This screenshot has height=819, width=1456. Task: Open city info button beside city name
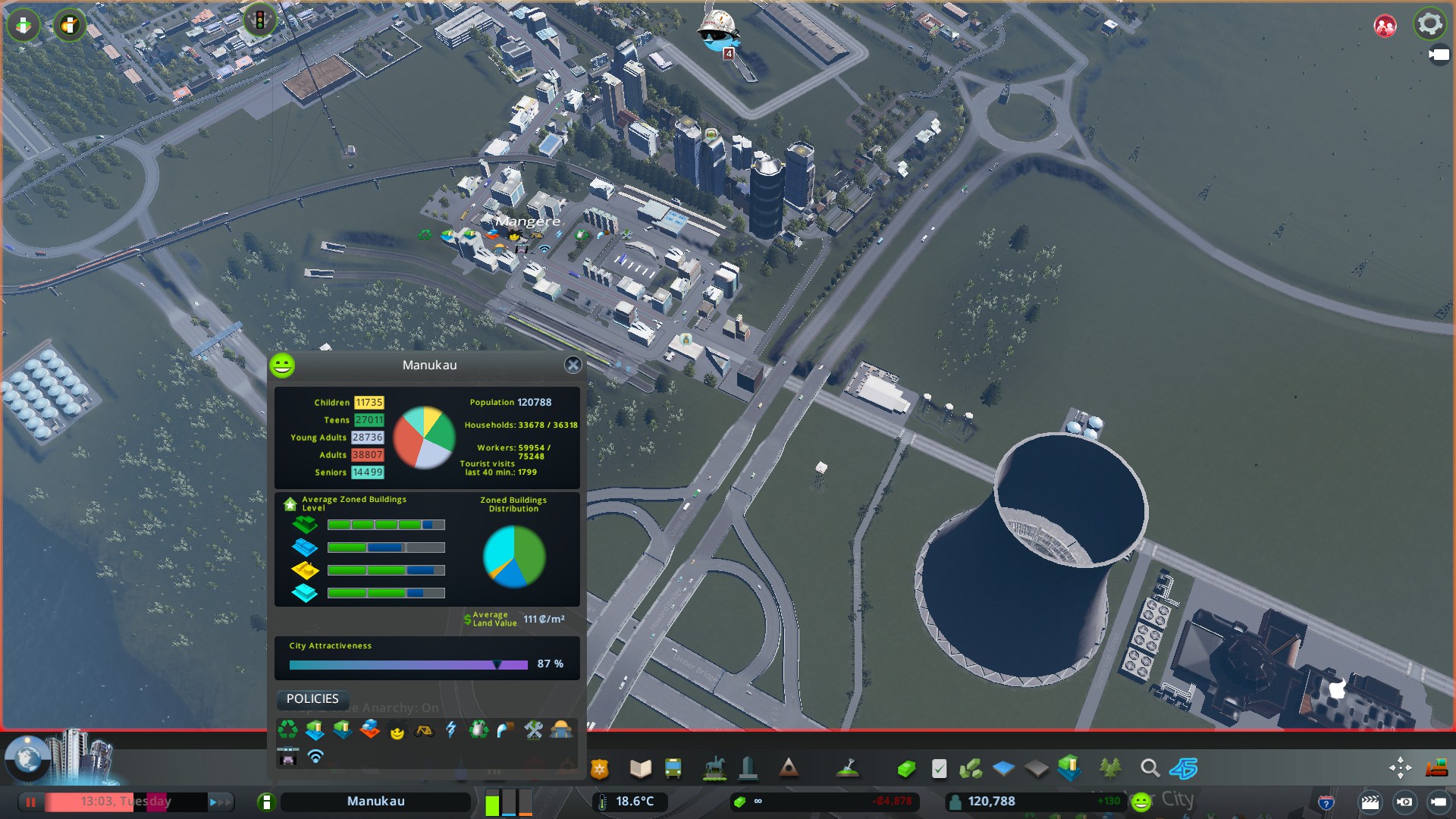coord(266,802)
